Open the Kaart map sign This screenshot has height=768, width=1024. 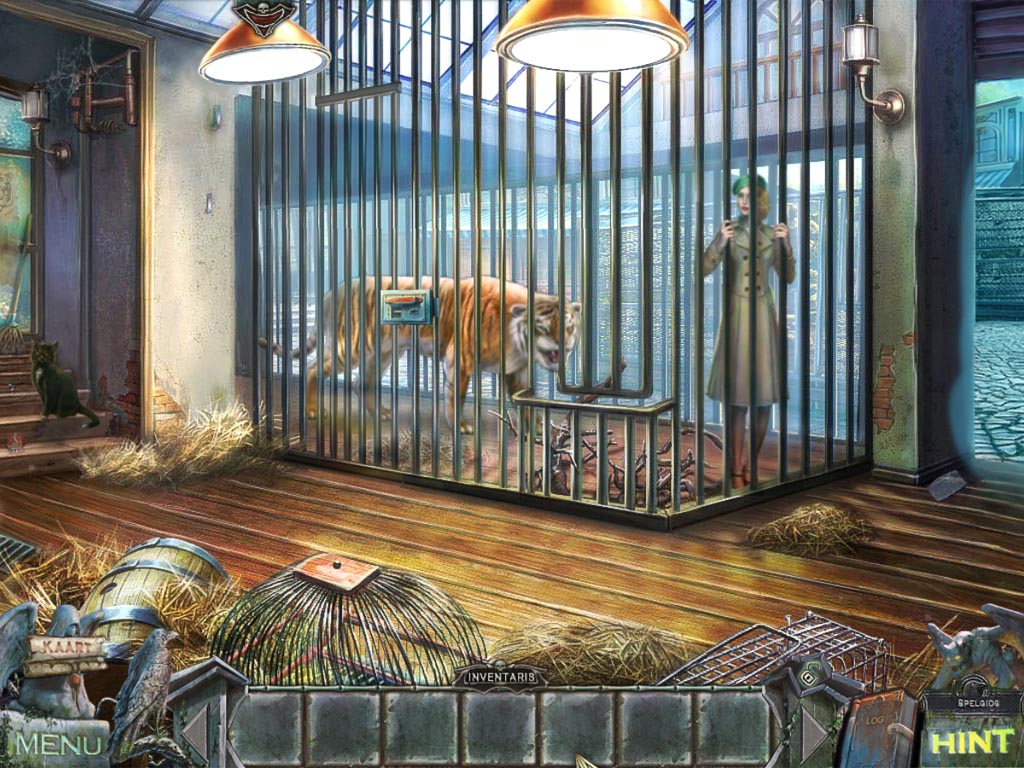67,648
